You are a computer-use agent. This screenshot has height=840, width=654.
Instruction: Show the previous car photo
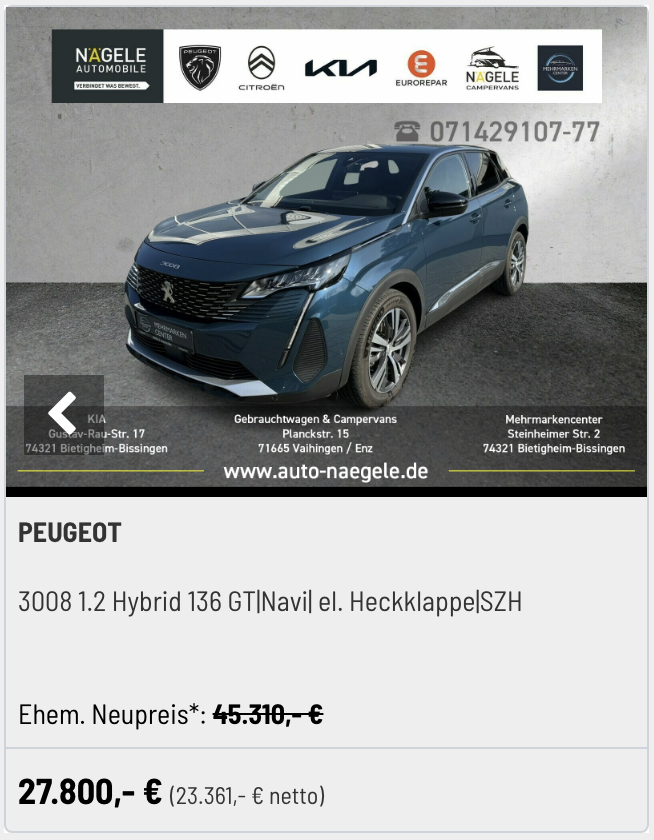pos(63,414)
